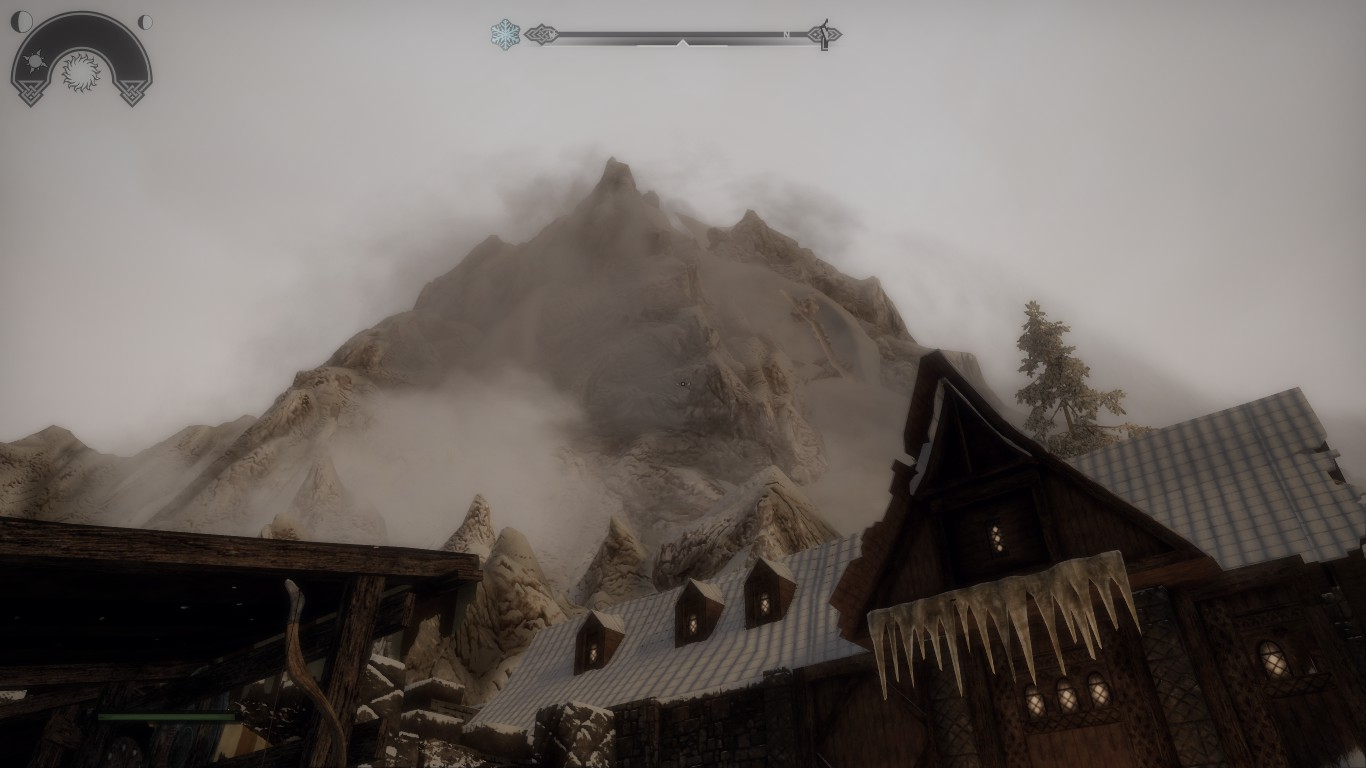Image resolution: width=1366 pixels, height=768 pixels.
Task: Select the compass bar
Action: coord(682,36)
